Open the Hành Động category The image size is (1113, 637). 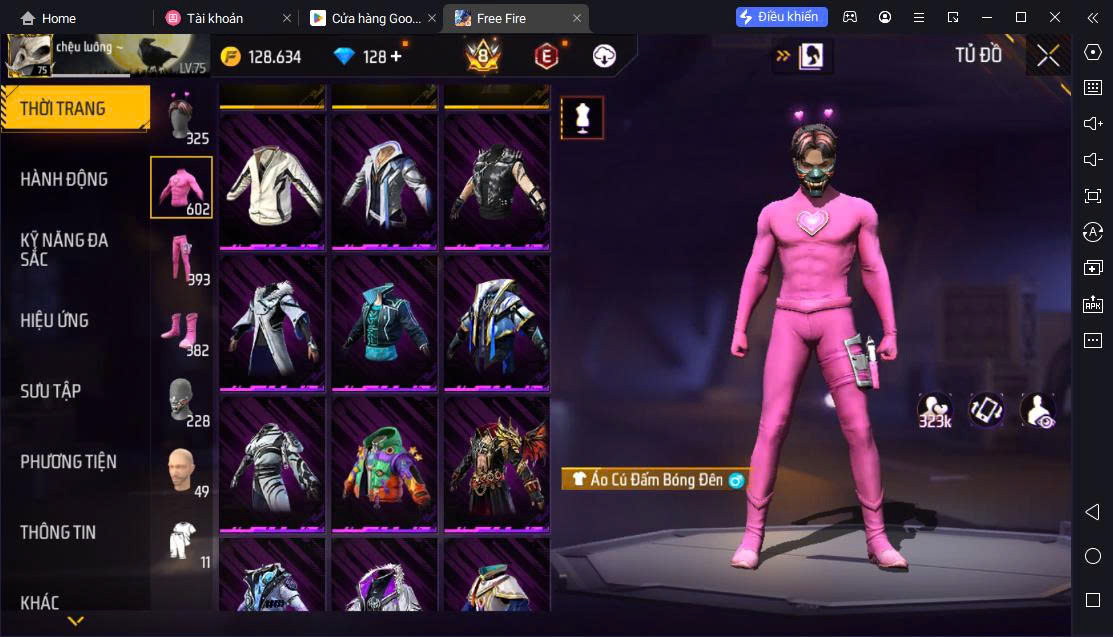tap(64, 179)
